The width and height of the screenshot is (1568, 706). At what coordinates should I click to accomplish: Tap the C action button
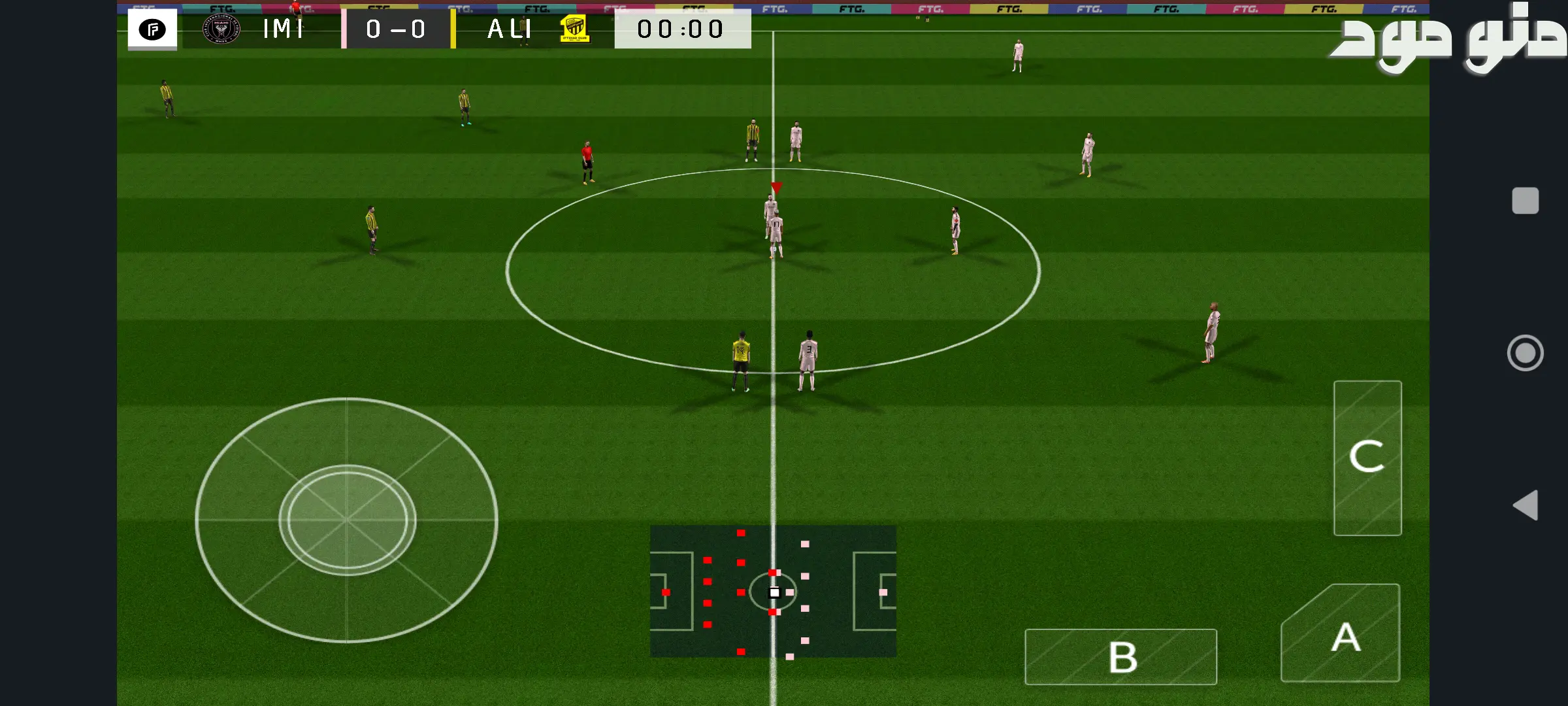[1367, 458]
